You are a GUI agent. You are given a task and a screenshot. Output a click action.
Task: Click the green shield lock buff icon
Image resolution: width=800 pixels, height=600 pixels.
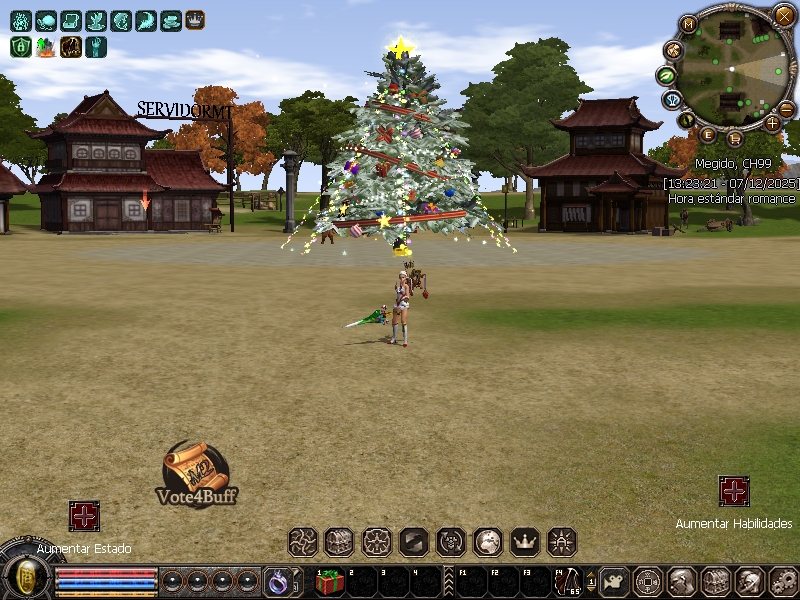[x=21, y=46]
